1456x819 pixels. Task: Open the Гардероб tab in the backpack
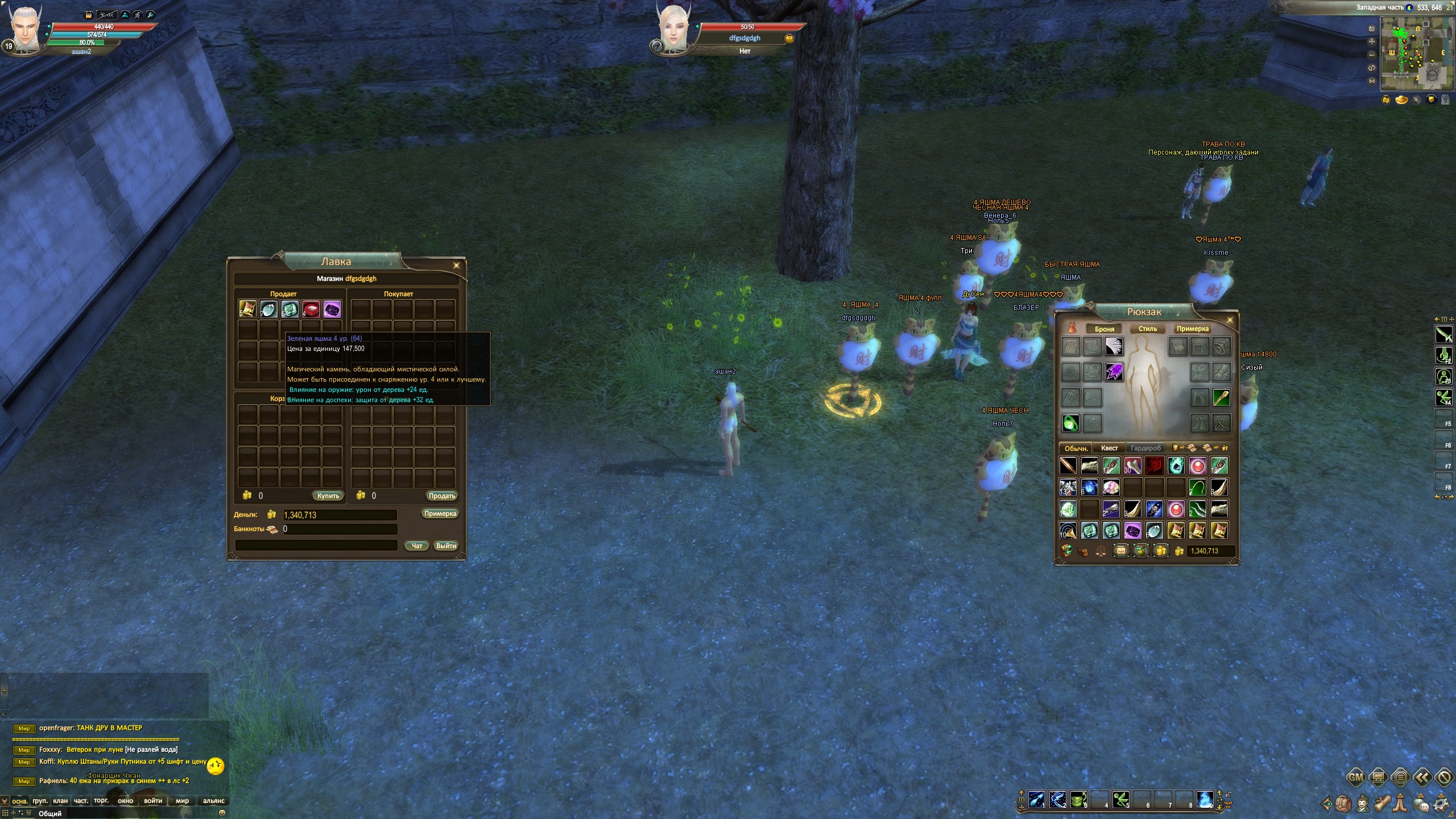point(1145,448)
